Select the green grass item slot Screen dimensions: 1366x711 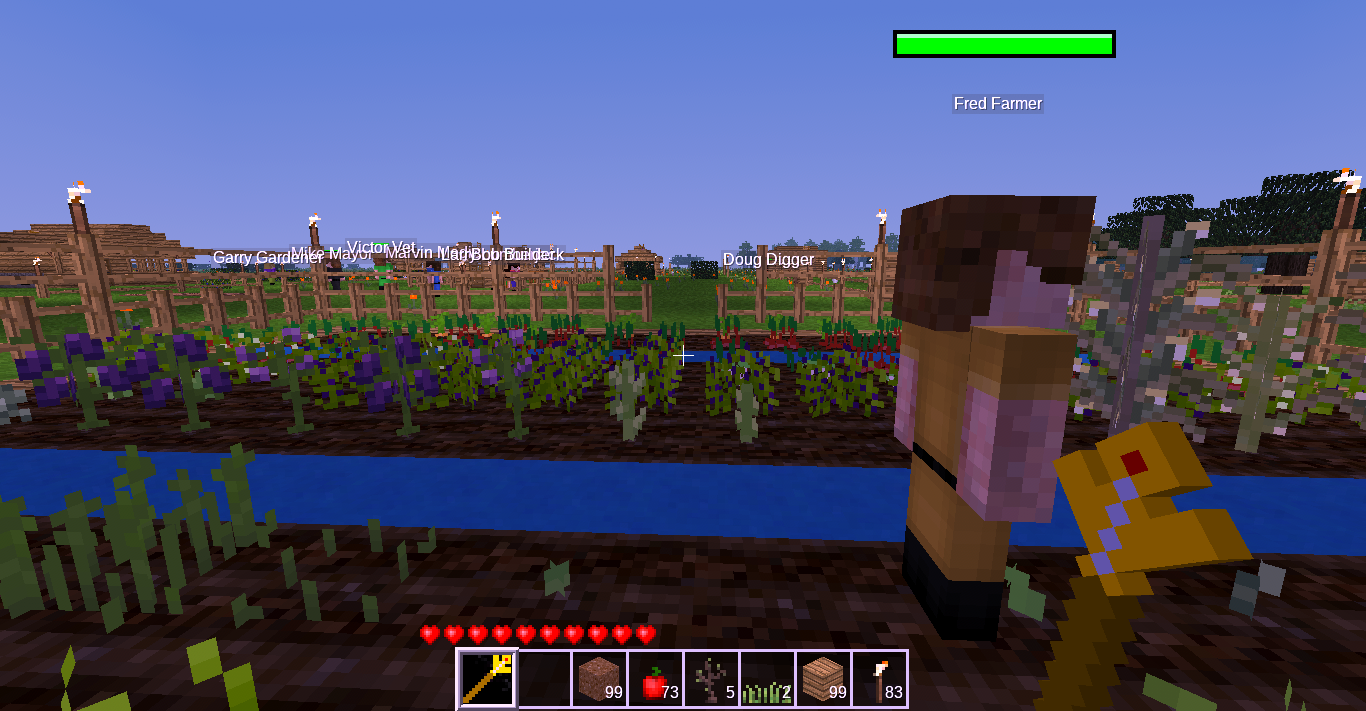(768, 679)
